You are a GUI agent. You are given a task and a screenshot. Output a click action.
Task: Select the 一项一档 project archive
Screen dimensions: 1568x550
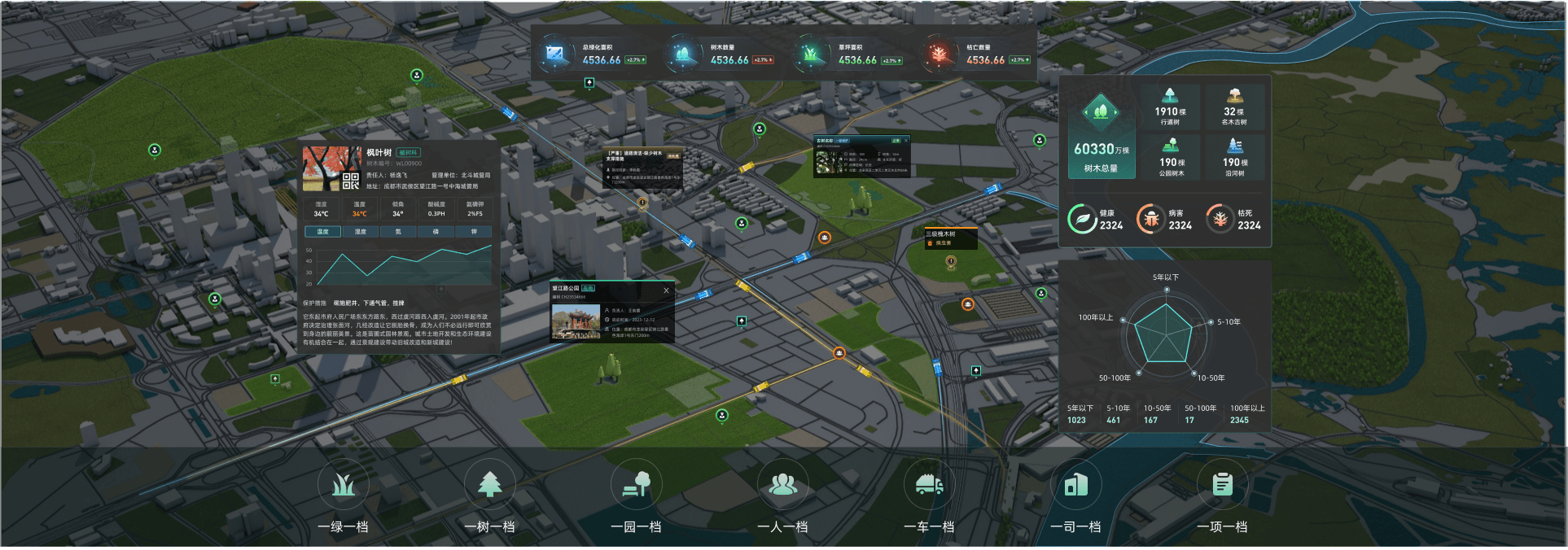(x=1222, y=486)
